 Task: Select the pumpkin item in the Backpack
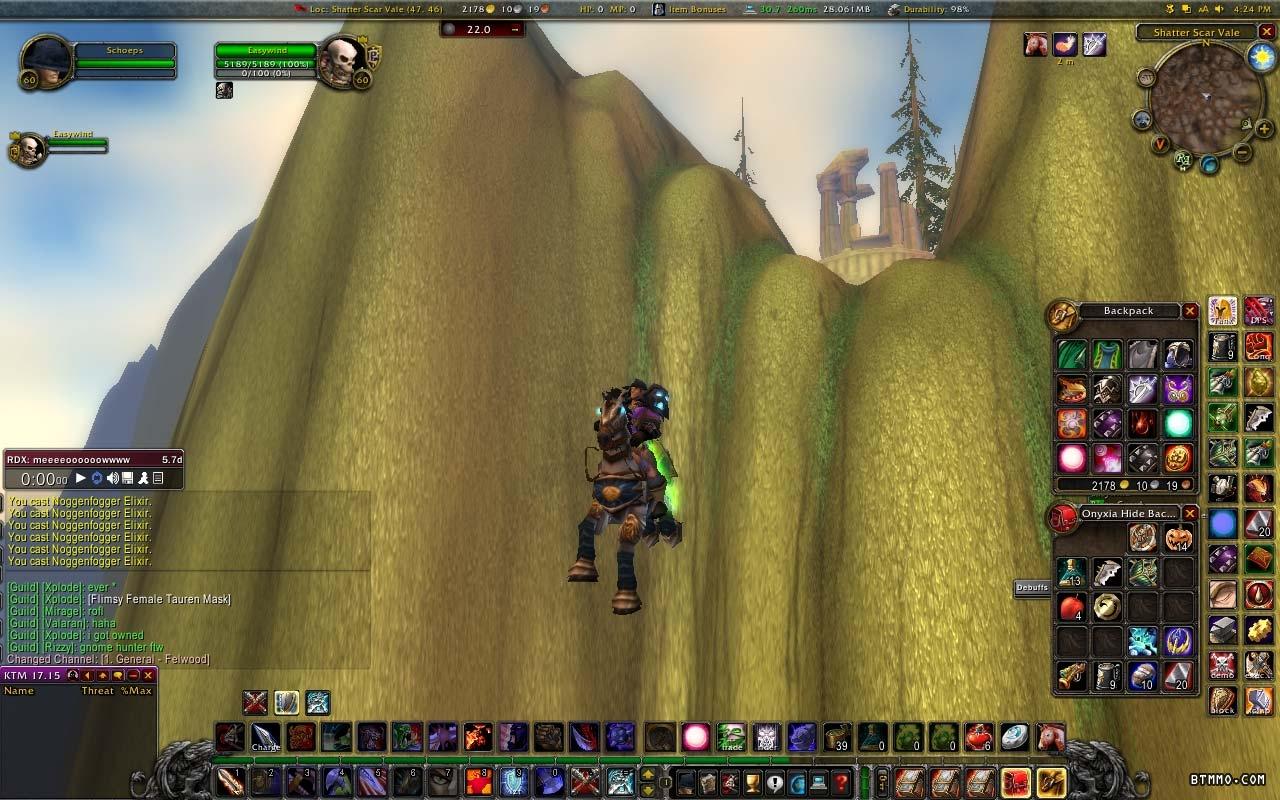pyautogui.click(x=1178, y=458)
